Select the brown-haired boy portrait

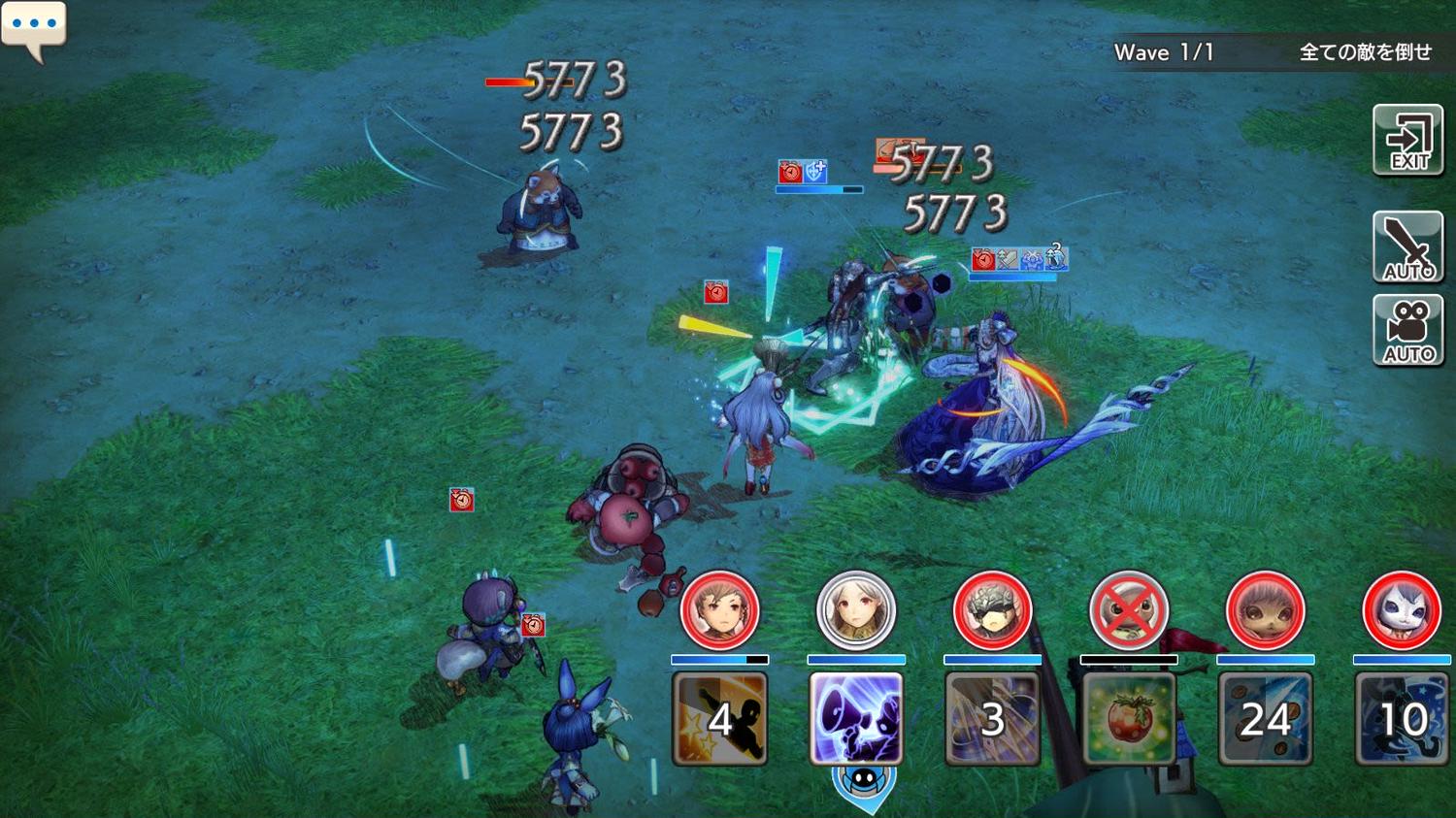(x=719, y=610)
